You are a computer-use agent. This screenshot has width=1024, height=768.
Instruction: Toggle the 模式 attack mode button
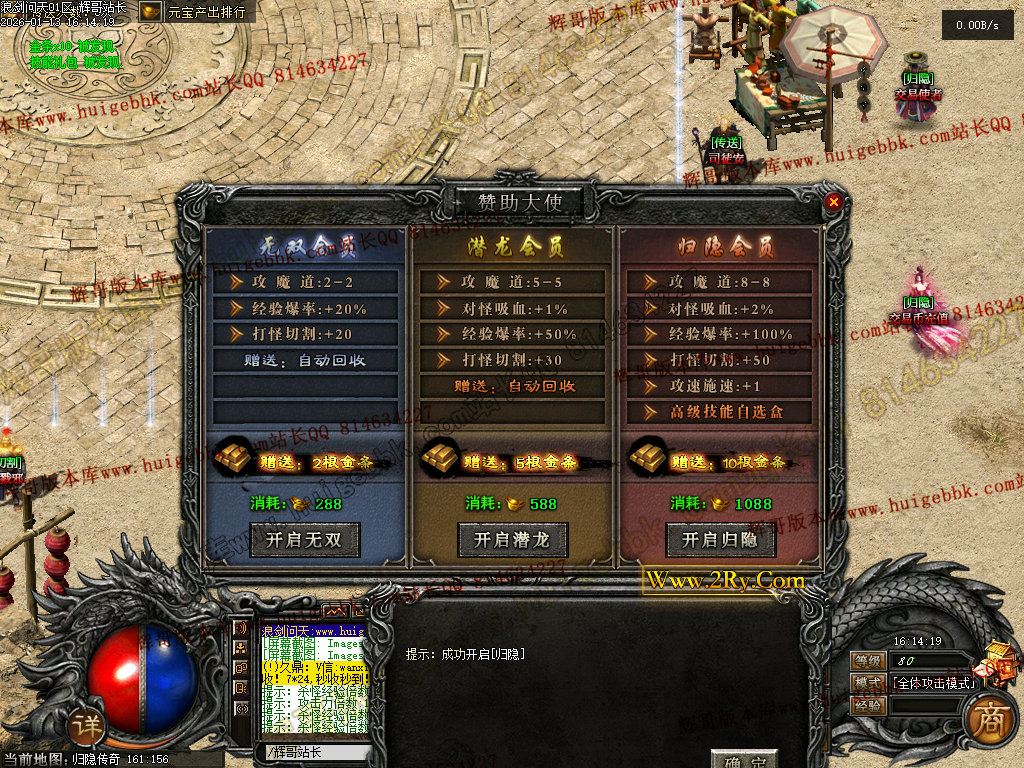868,683
